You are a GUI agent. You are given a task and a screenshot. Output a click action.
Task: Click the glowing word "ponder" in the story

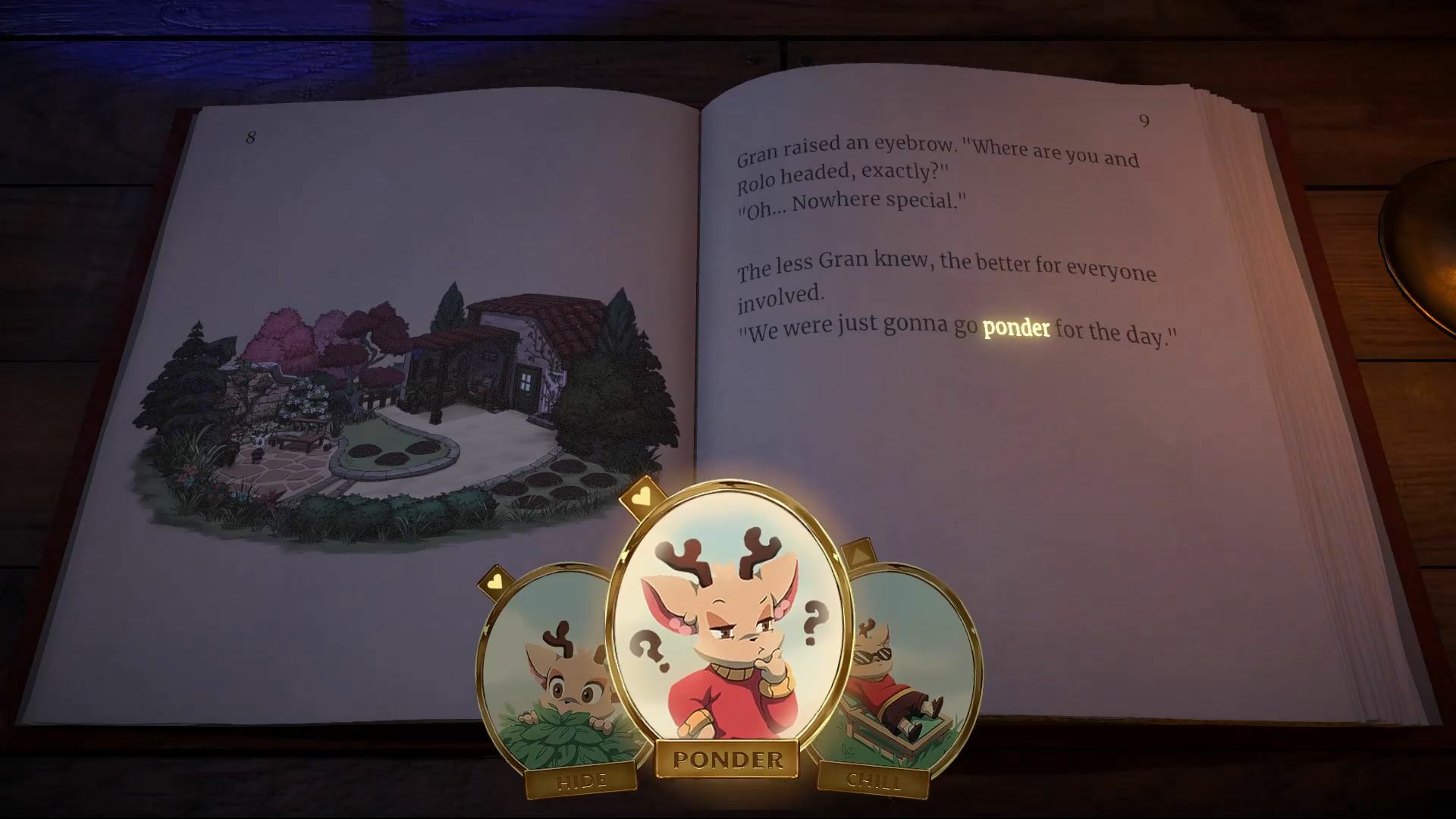[1015, 329]
